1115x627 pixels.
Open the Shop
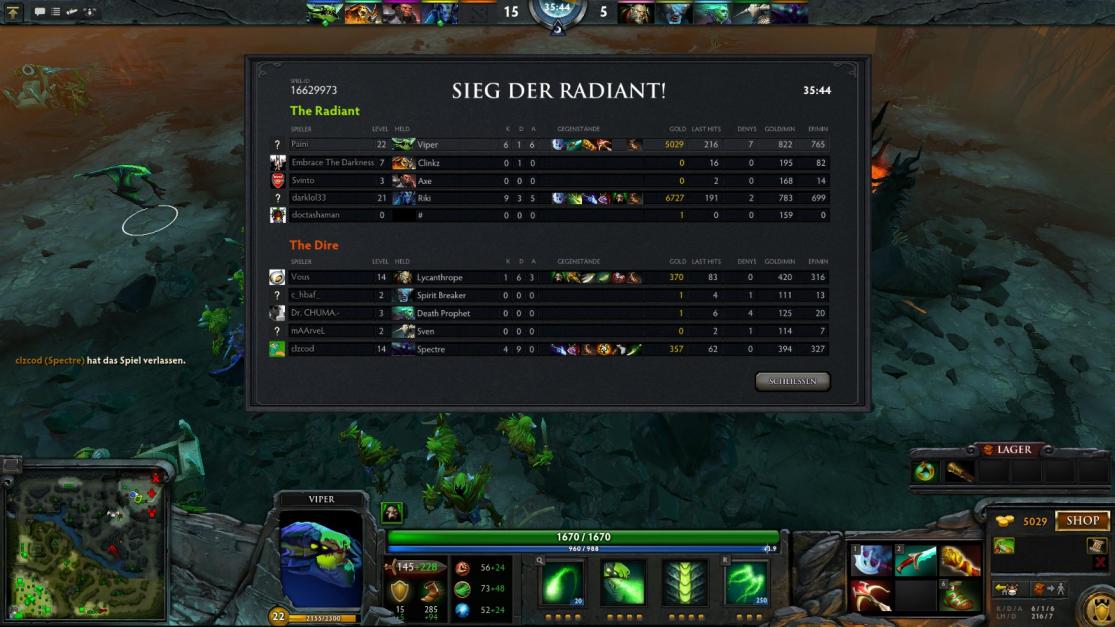click(1082, 521)
